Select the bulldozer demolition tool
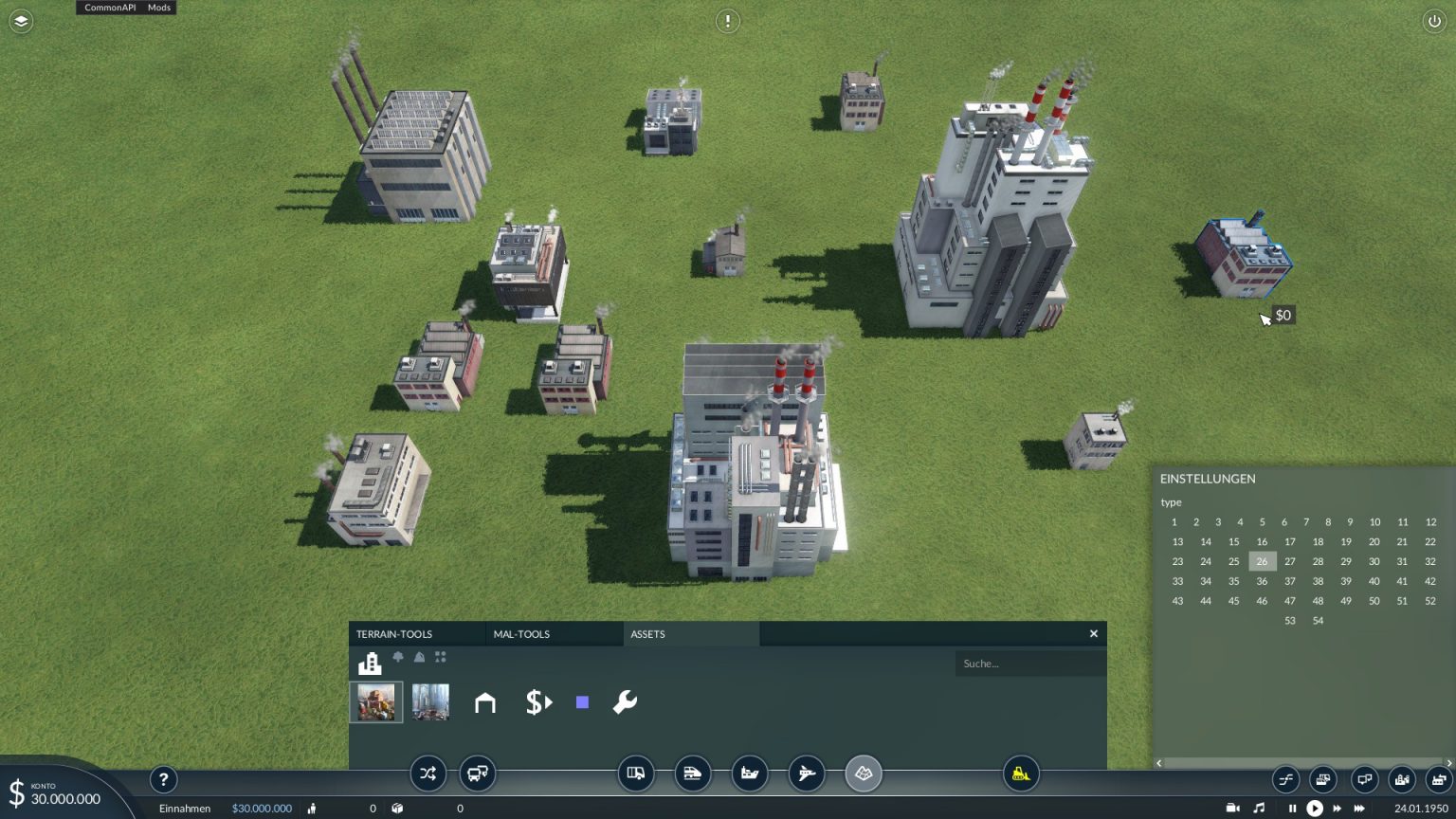1456x819 pixels. coord(1021,773)
